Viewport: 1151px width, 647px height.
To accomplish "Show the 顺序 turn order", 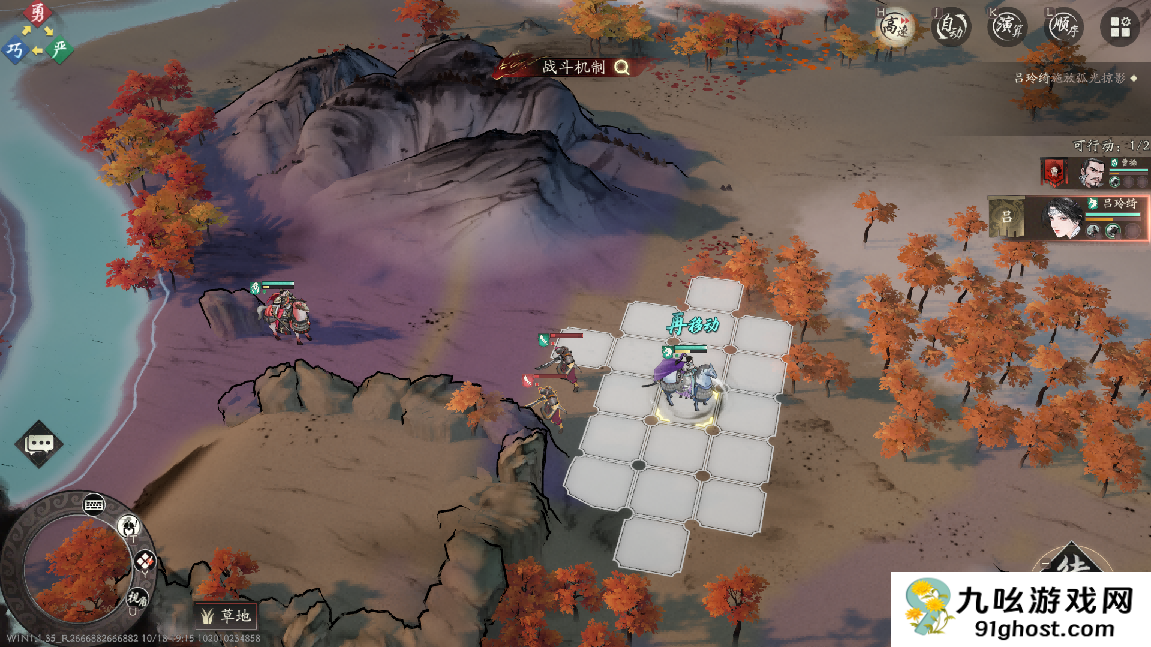I will pos(1063,28).
